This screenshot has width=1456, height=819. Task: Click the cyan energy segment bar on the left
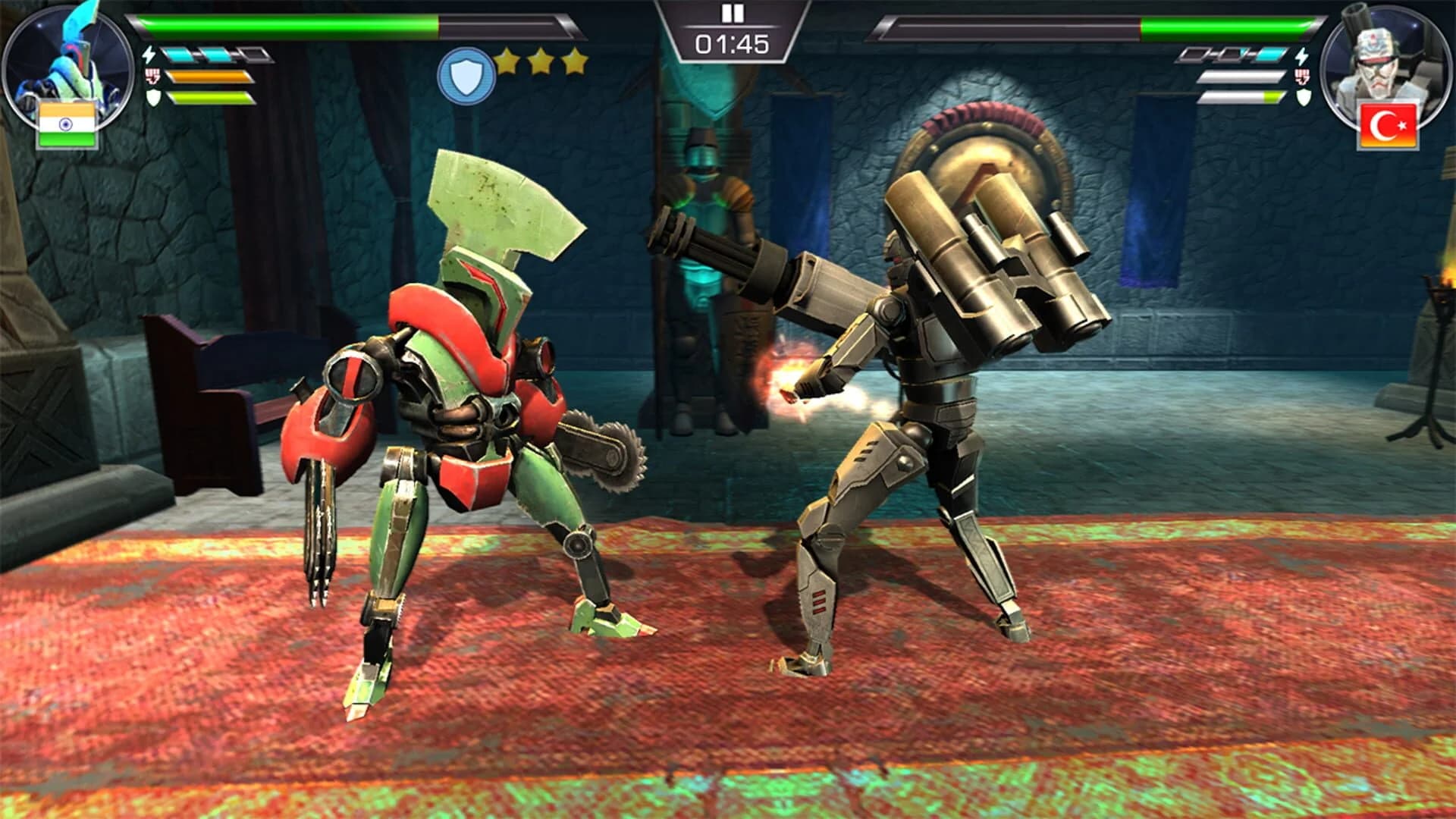(197, 54)
